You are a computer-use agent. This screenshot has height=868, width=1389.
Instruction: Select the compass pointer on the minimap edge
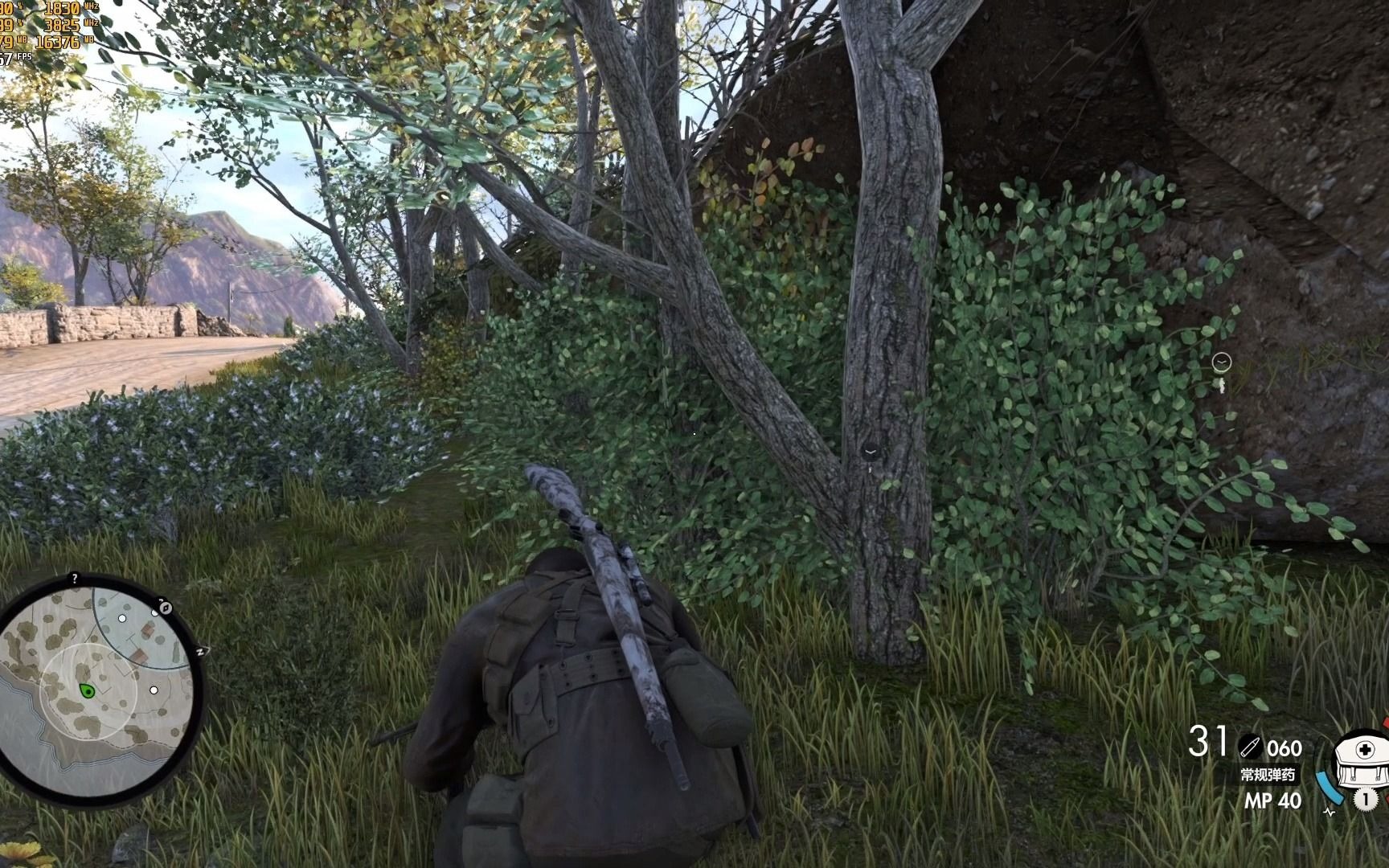[x=165, y=608]
